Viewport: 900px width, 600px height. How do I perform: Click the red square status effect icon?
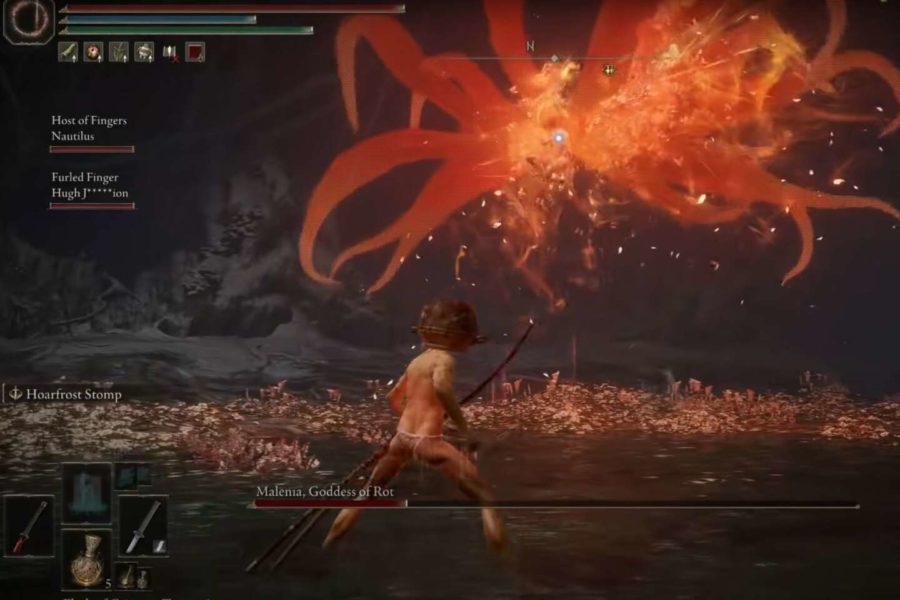pos(195,51)
